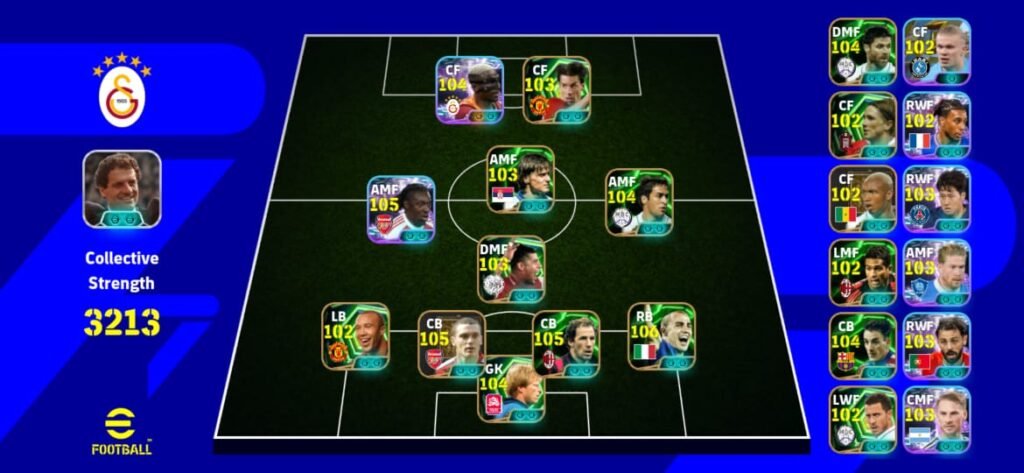Select the AMF 104 card on the pitch

click(x=639, y=201)
